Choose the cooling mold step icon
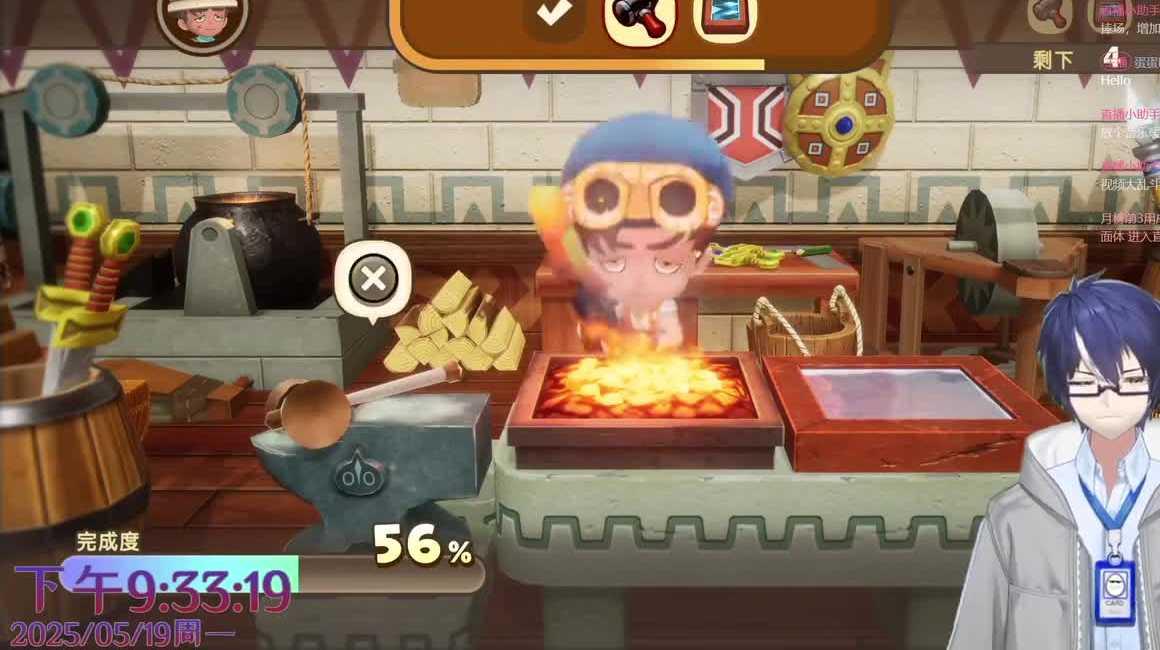Image resolution: width=1160 pixels, height=650 pixels. pos(725,16)
